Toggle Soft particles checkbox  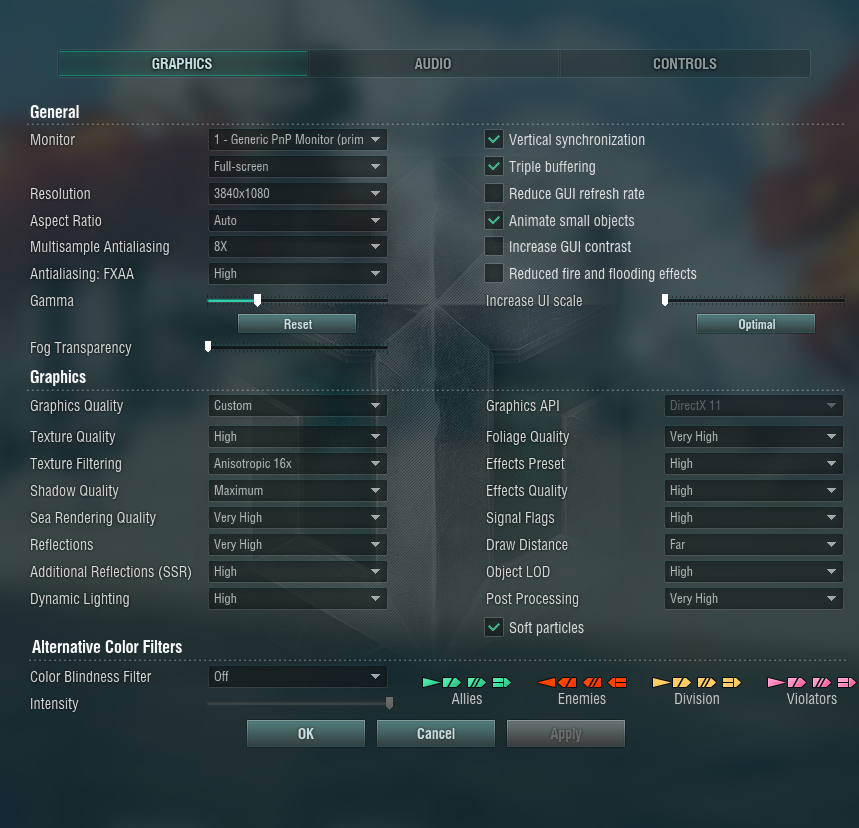click(x=494, y=628)
